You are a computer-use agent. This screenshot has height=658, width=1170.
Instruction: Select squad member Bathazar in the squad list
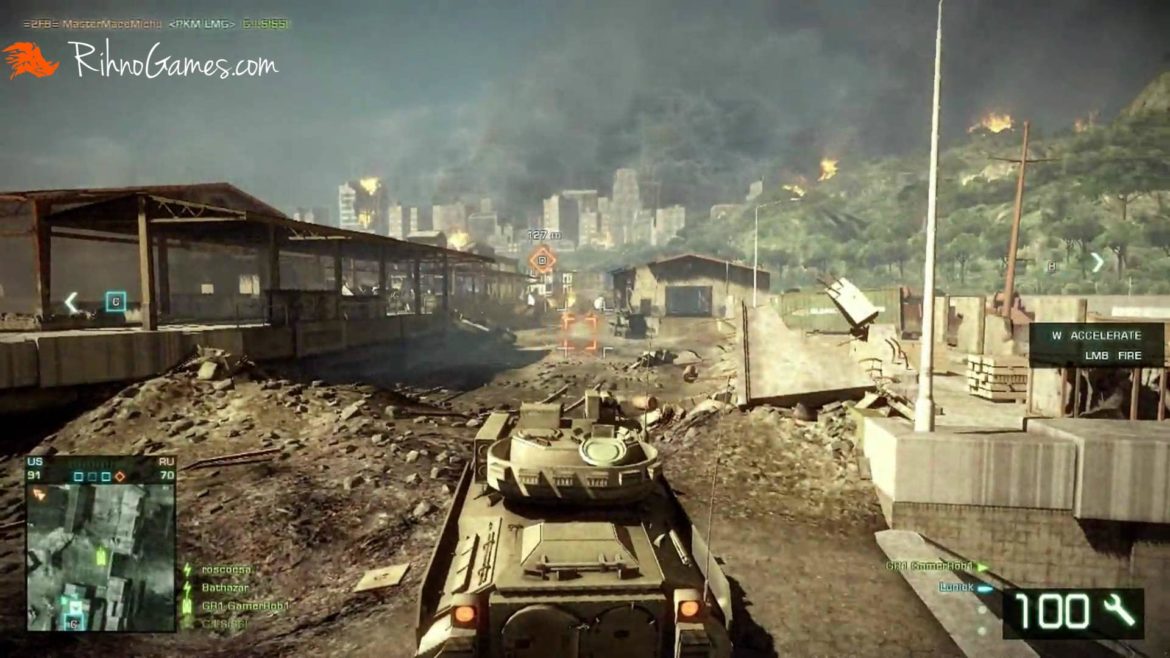click(x=225, y=587)
